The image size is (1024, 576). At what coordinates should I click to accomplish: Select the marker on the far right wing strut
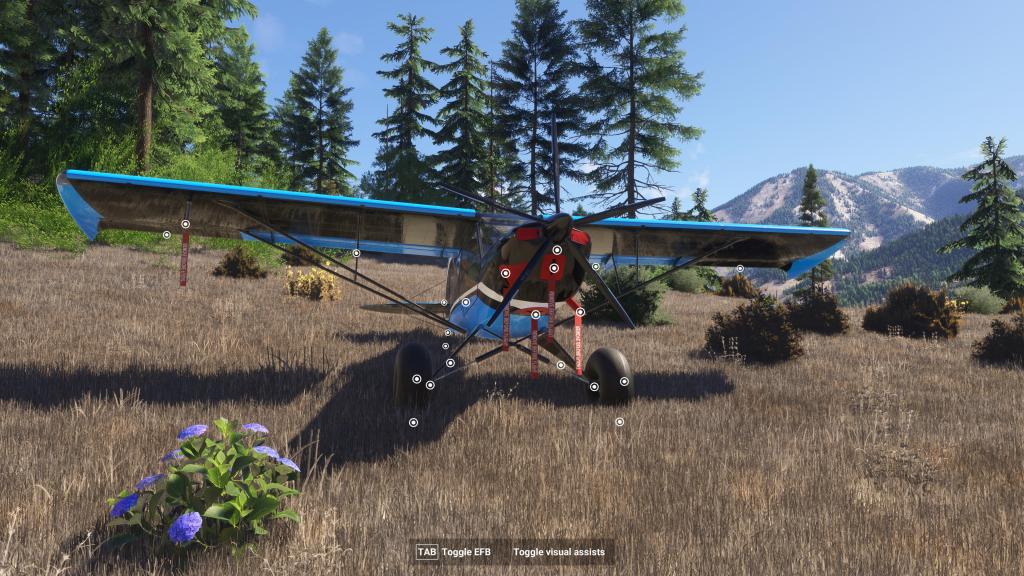(x=740, y=268)
